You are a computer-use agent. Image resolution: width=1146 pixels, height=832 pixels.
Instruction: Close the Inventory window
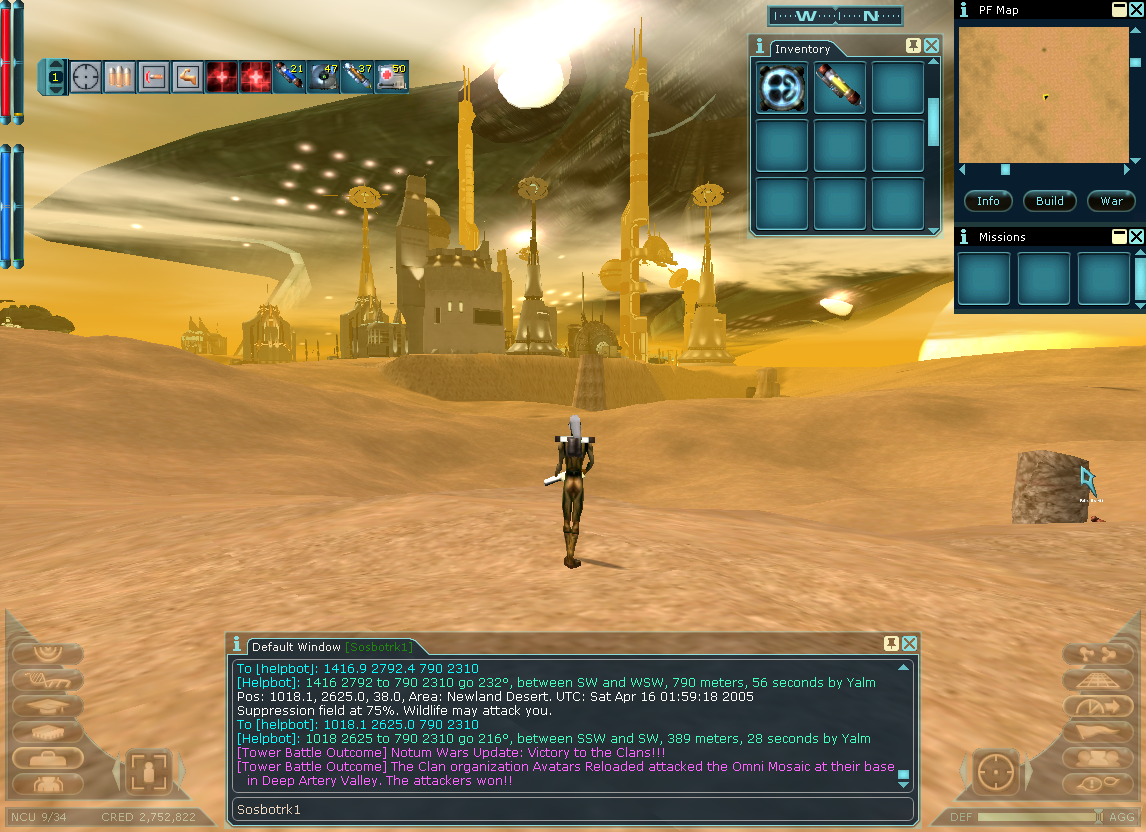tap(932, 46)
